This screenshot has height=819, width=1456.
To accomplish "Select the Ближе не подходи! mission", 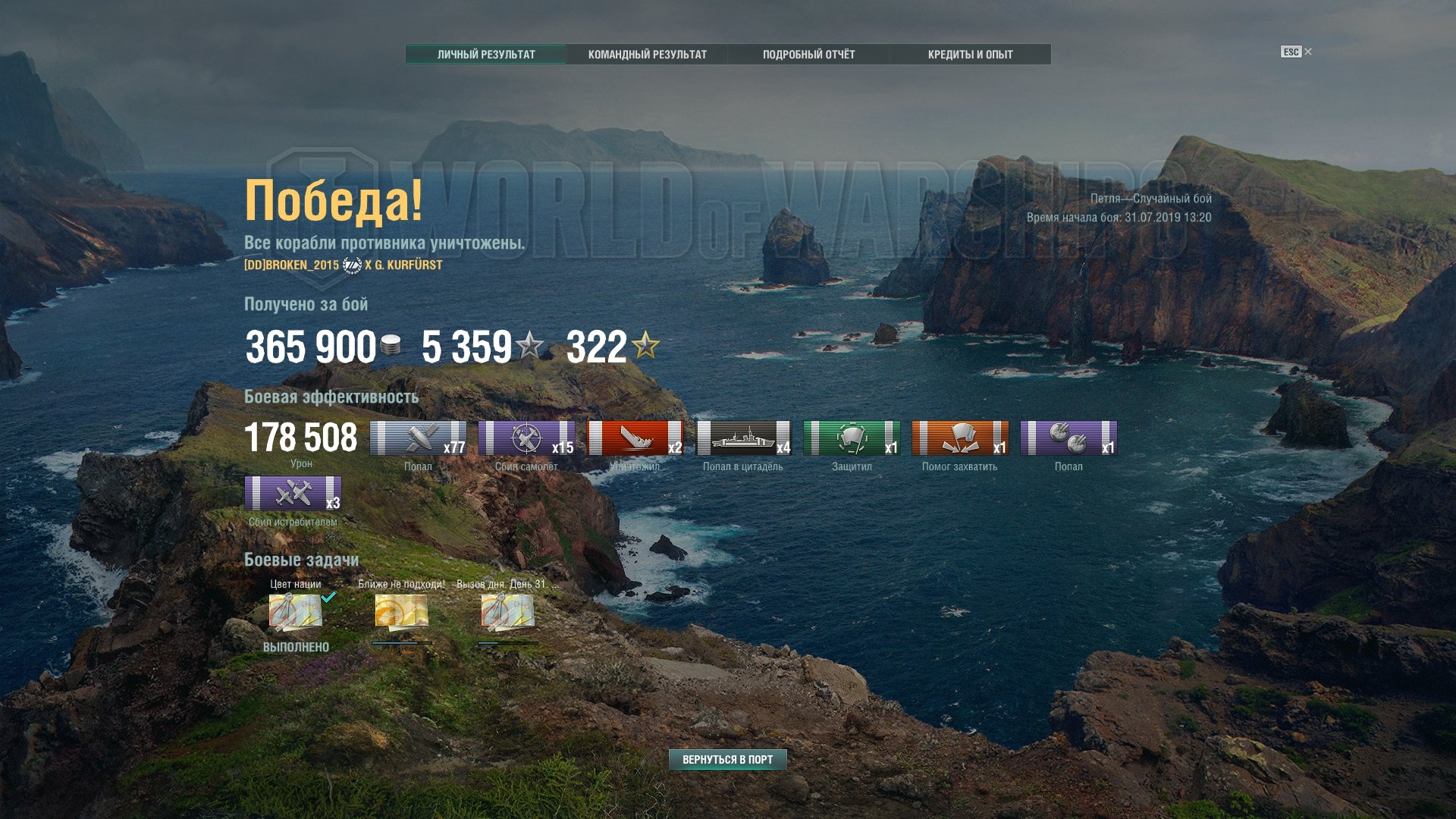I will click(x=401, y=612).
